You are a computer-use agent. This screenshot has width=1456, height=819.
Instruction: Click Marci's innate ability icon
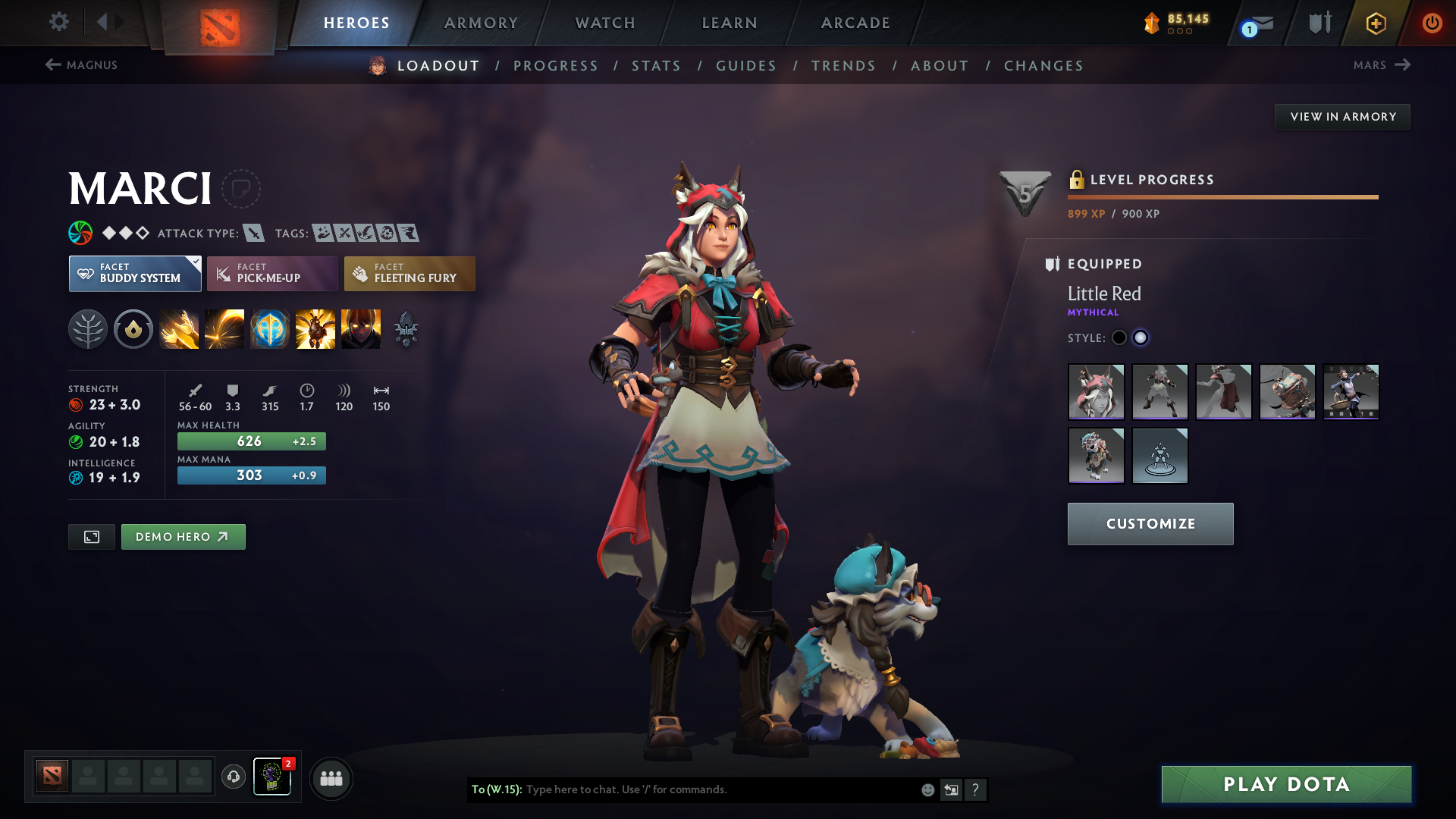coord(133,329)
